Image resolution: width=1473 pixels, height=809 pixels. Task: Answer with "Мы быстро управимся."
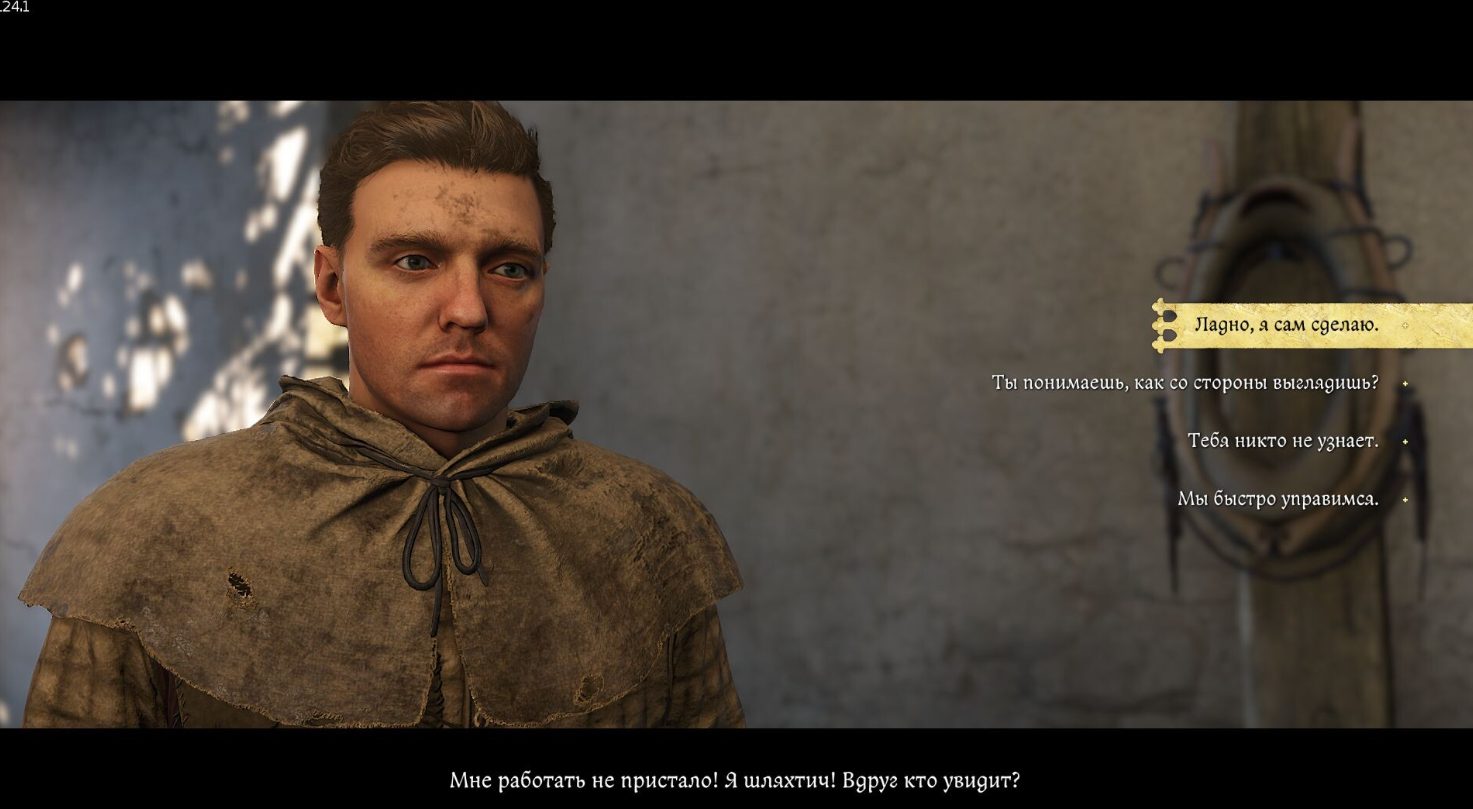point(1277,499)
